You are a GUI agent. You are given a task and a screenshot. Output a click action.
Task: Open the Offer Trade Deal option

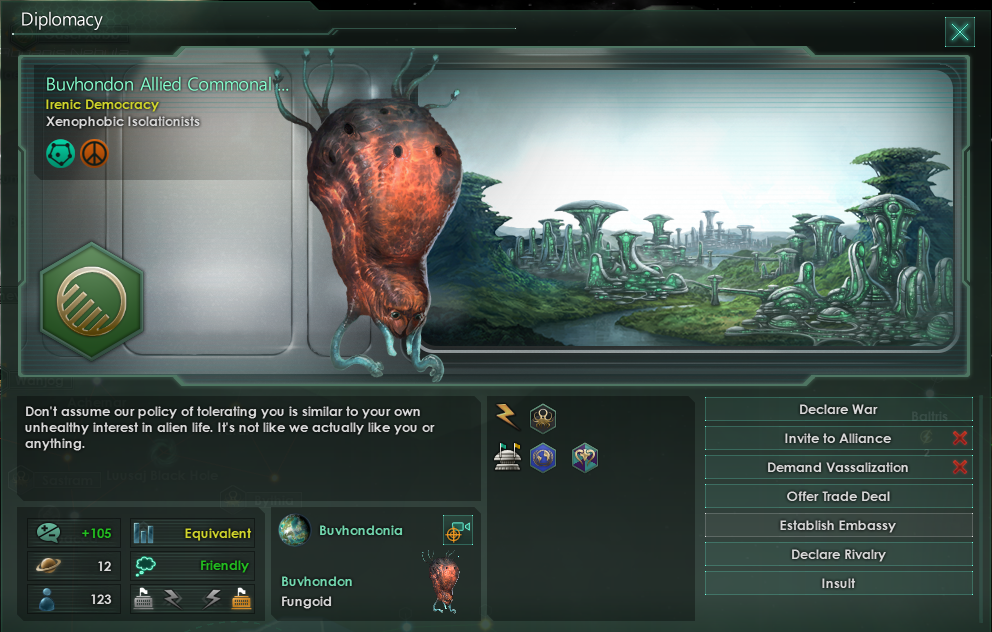pos(838,497)
